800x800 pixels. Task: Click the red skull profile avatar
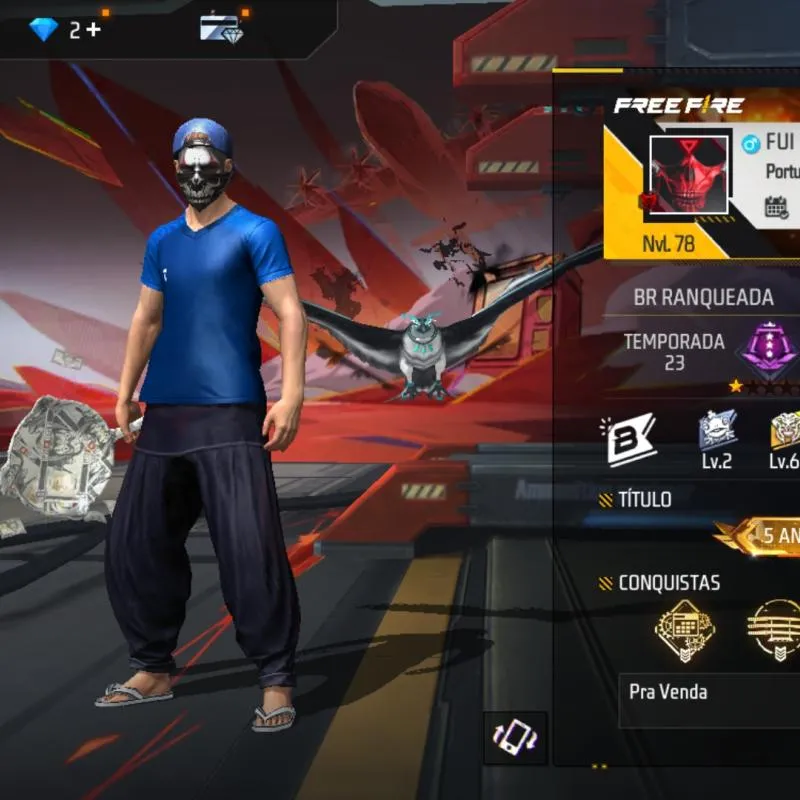[689, 174]
